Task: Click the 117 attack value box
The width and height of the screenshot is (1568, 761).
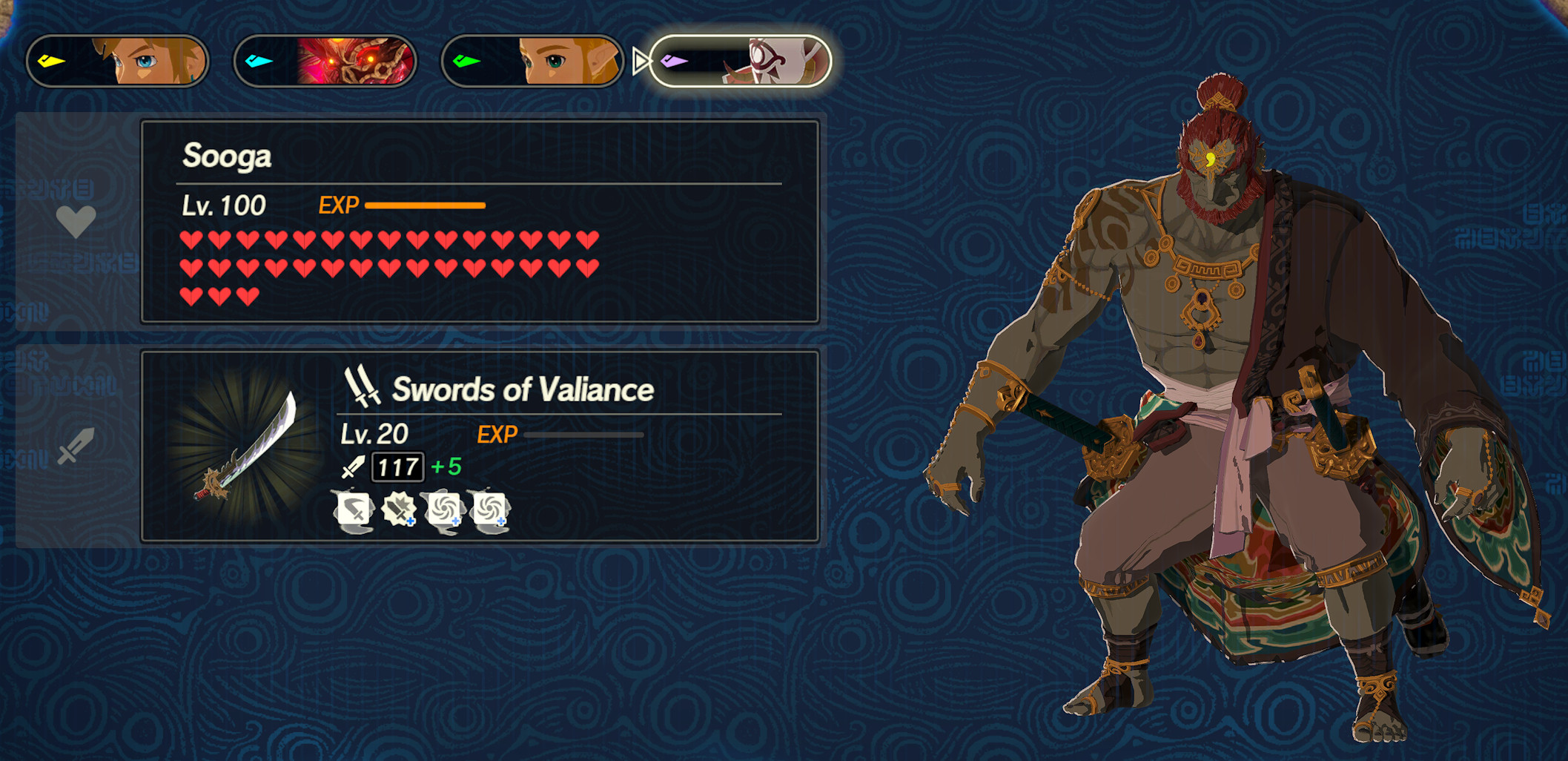Action: (398, 467)
